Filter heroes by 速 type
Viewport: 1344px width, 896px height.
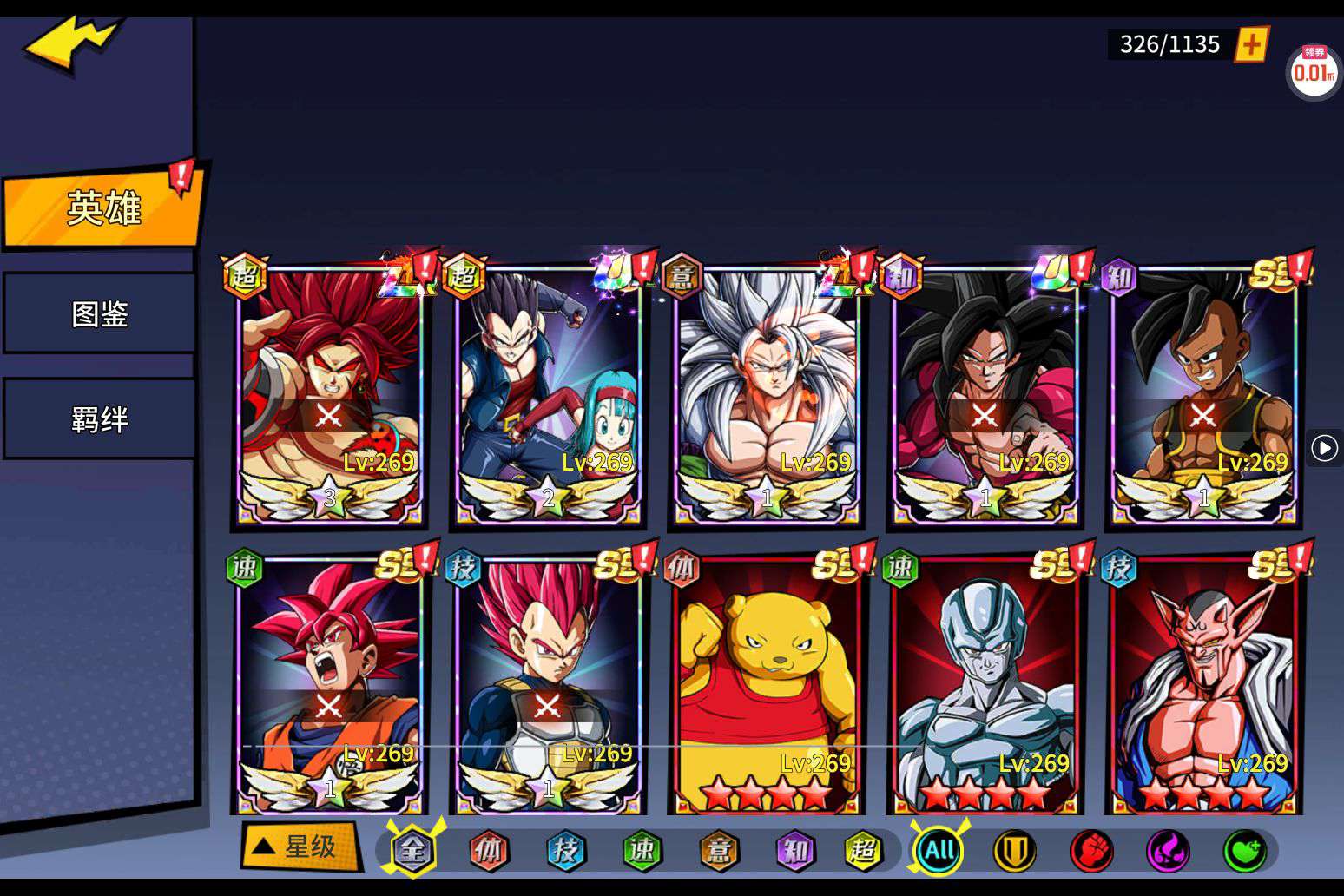tap(642, 851)
